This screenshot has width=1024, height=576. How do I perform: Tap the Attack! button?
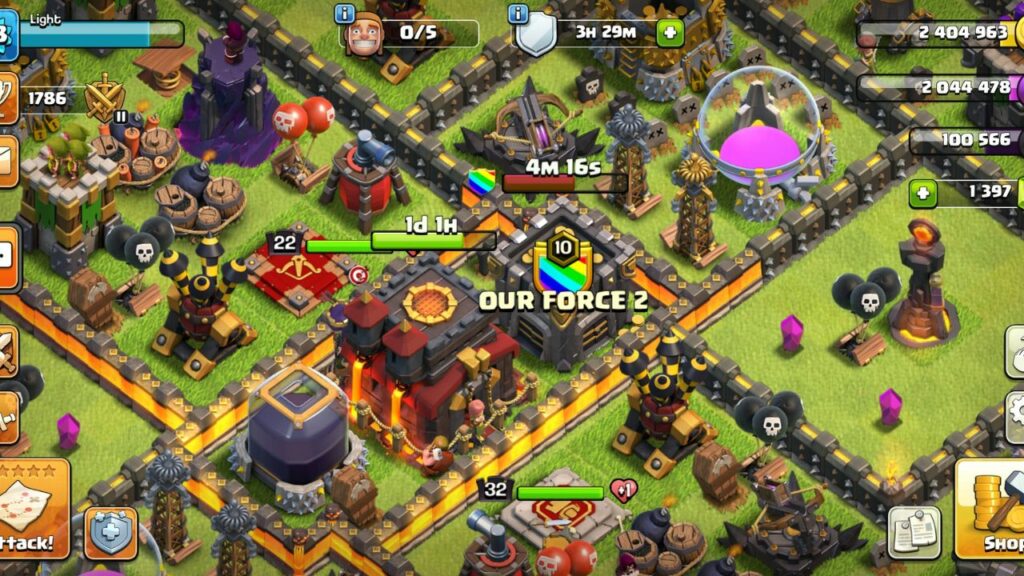[30, 520]
